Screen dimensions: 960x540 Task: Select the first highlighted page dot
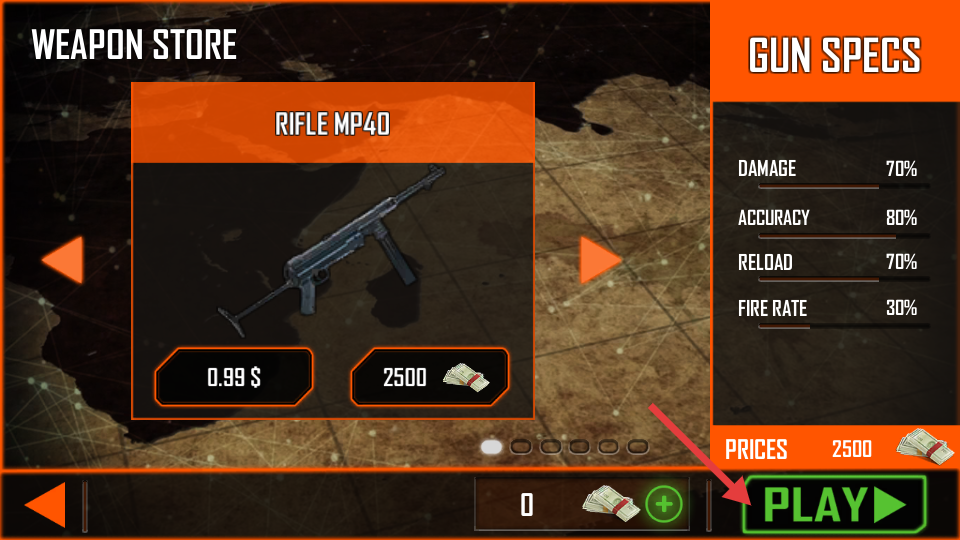pos(491,447)
